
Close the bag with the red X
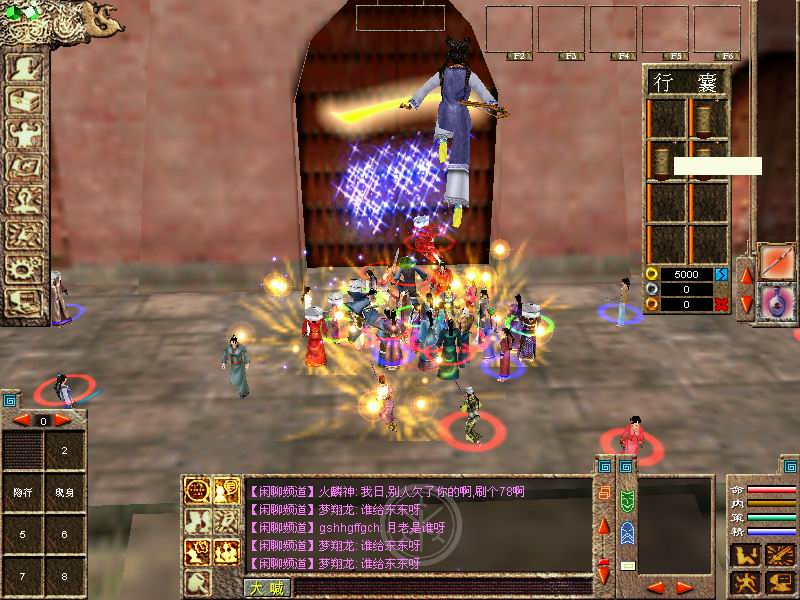[x=722, y=304]
